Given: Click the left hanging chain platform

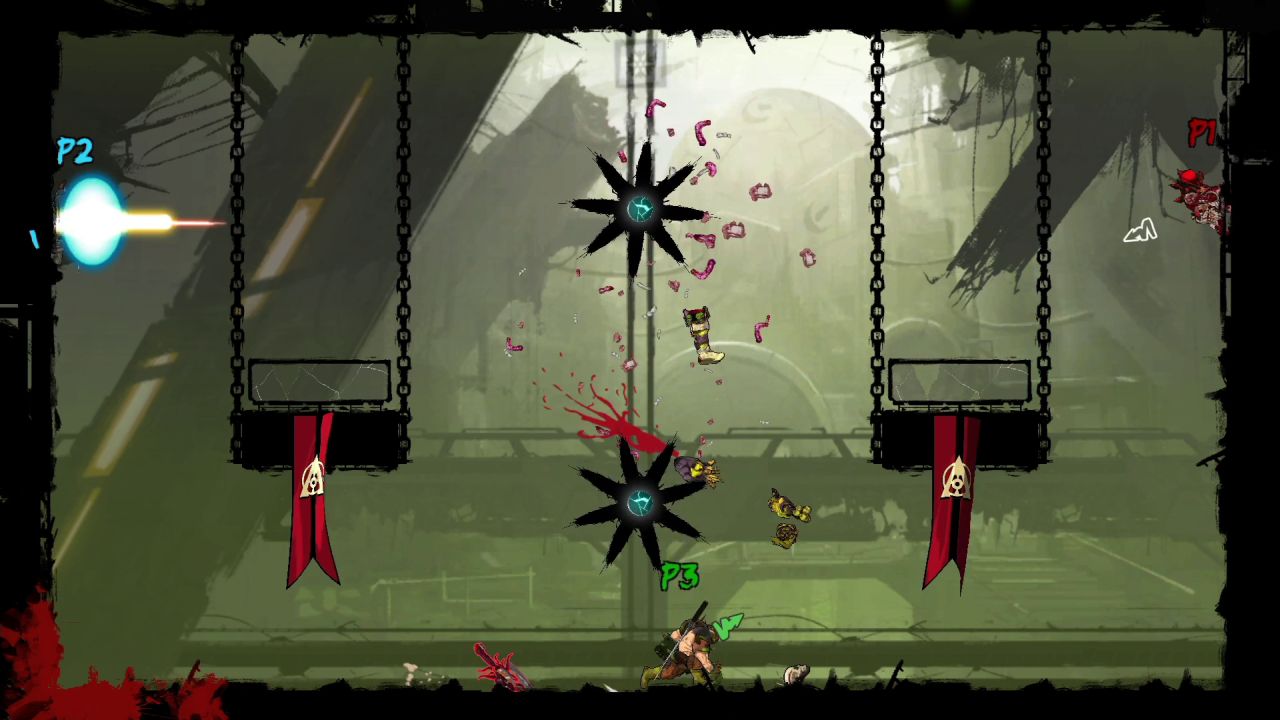Looking at the screenshot, I should (318, 385).
